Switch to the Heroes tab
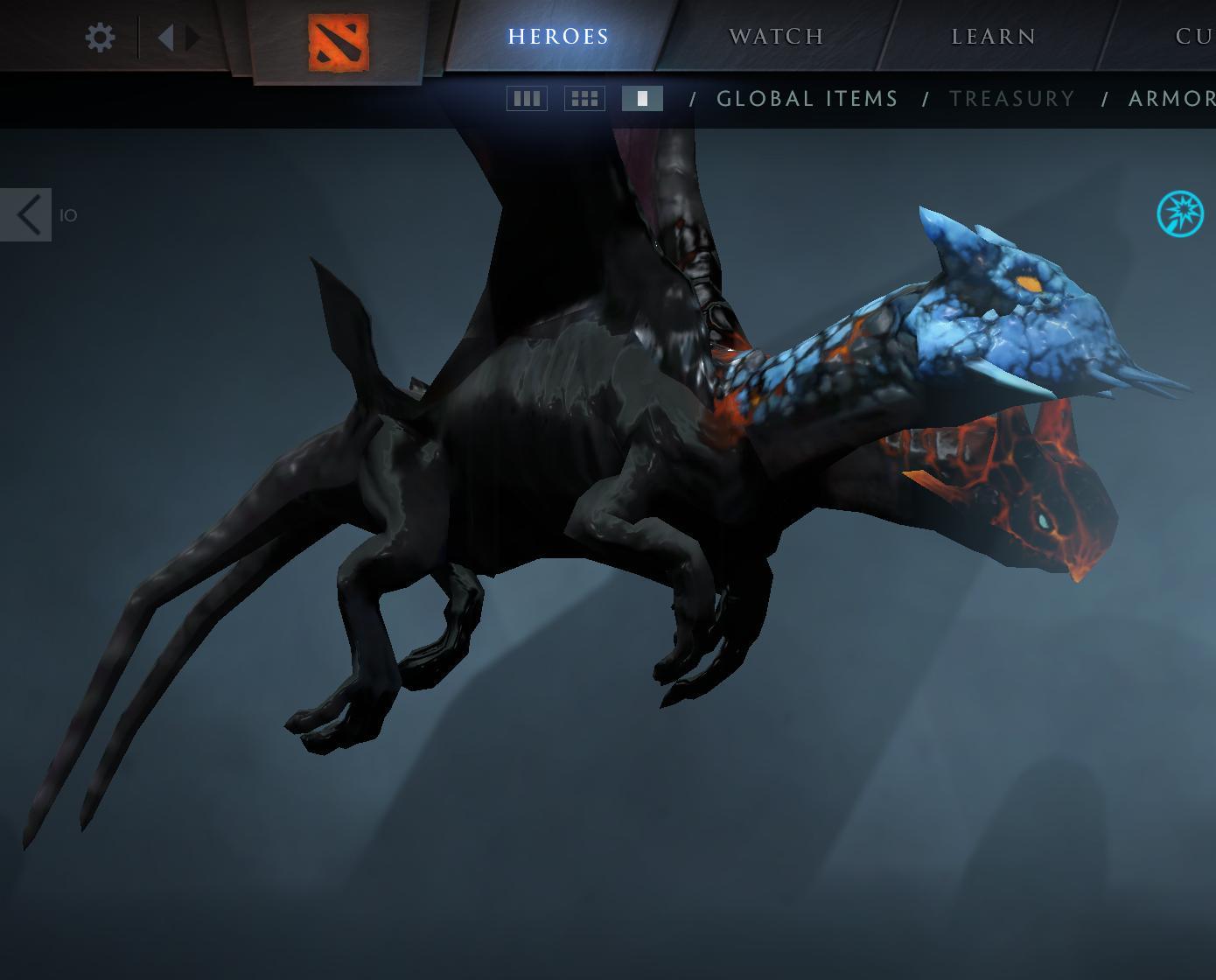This screenshot has height=980, width=1216. 558,37
